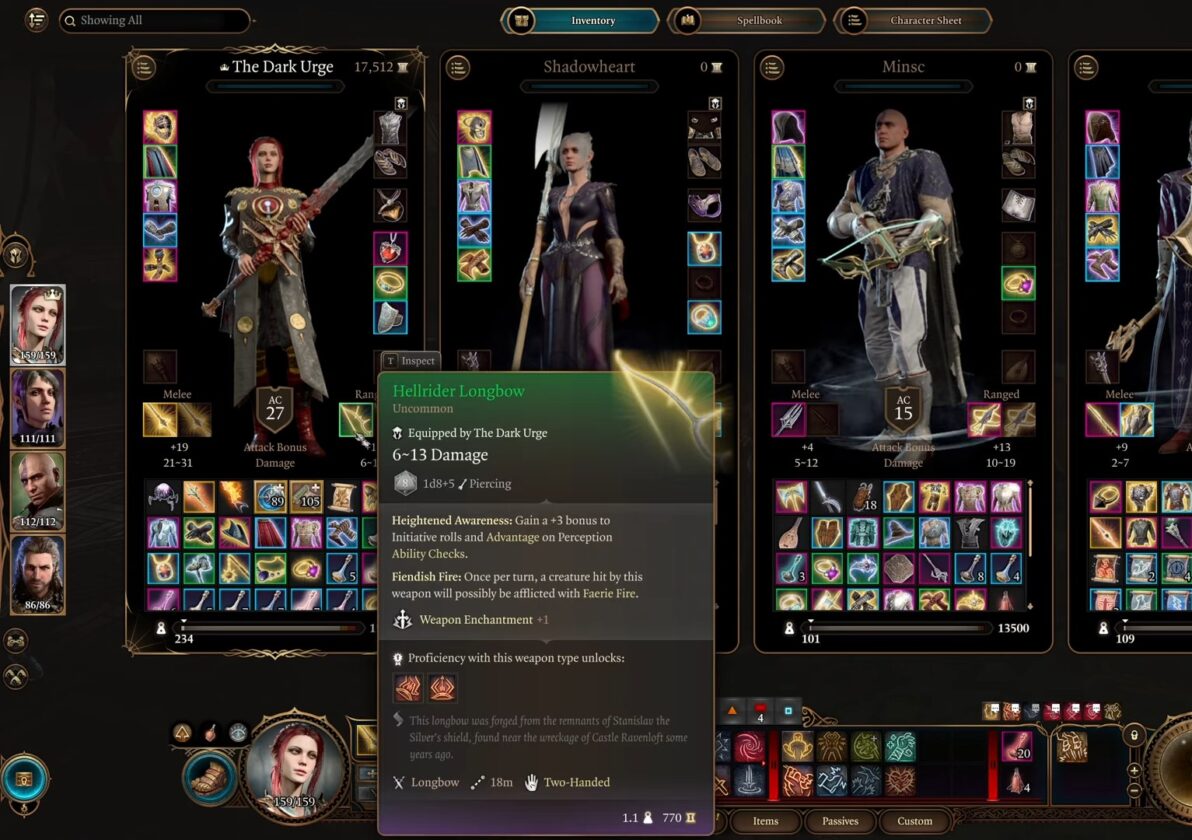
Task: Select Minsc's trident melee weapon slot
Action: pyautogui.click(x=788, y=420)
